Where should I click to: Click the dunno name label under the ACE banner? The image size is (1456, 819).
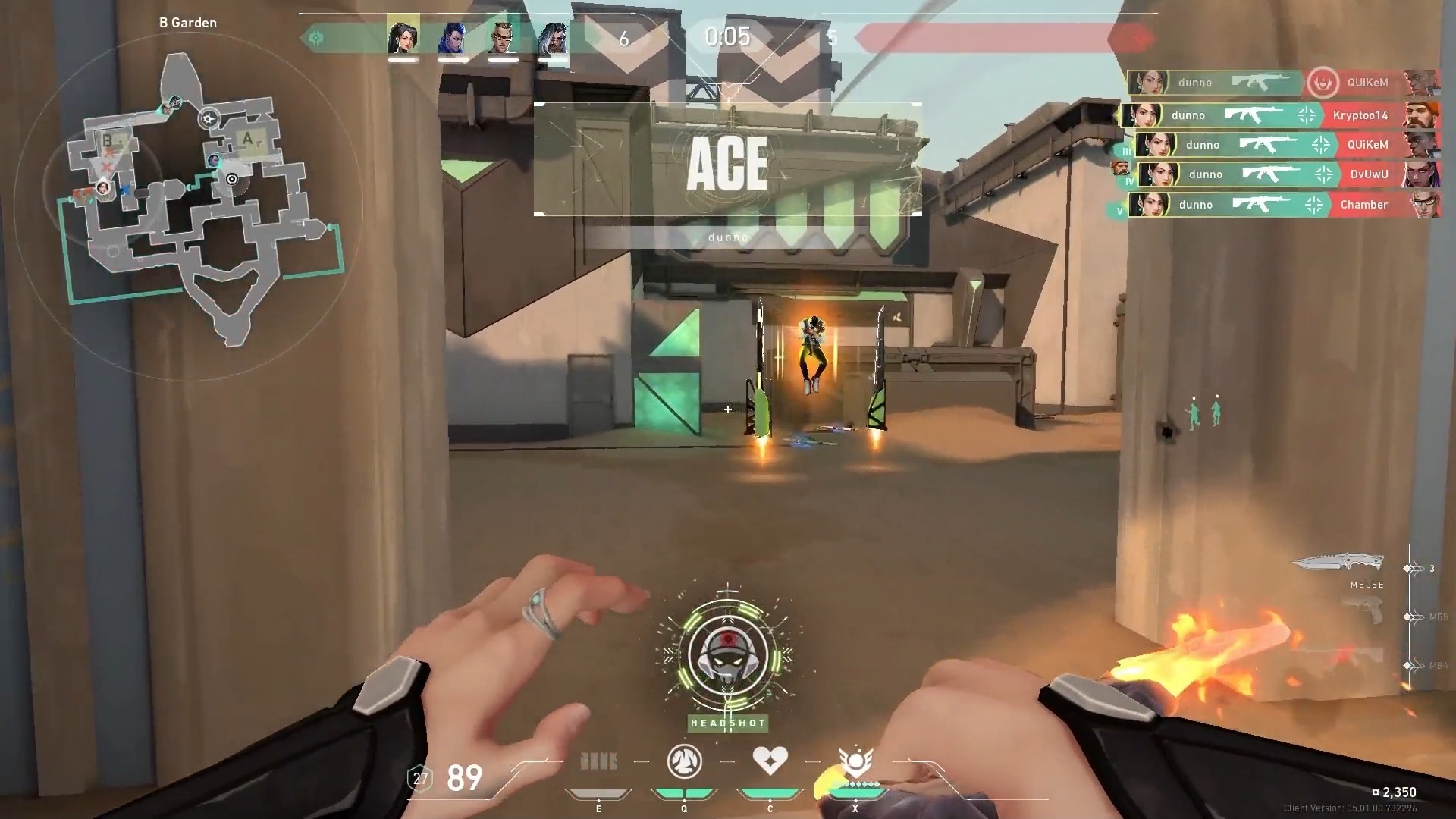(727, 237)
